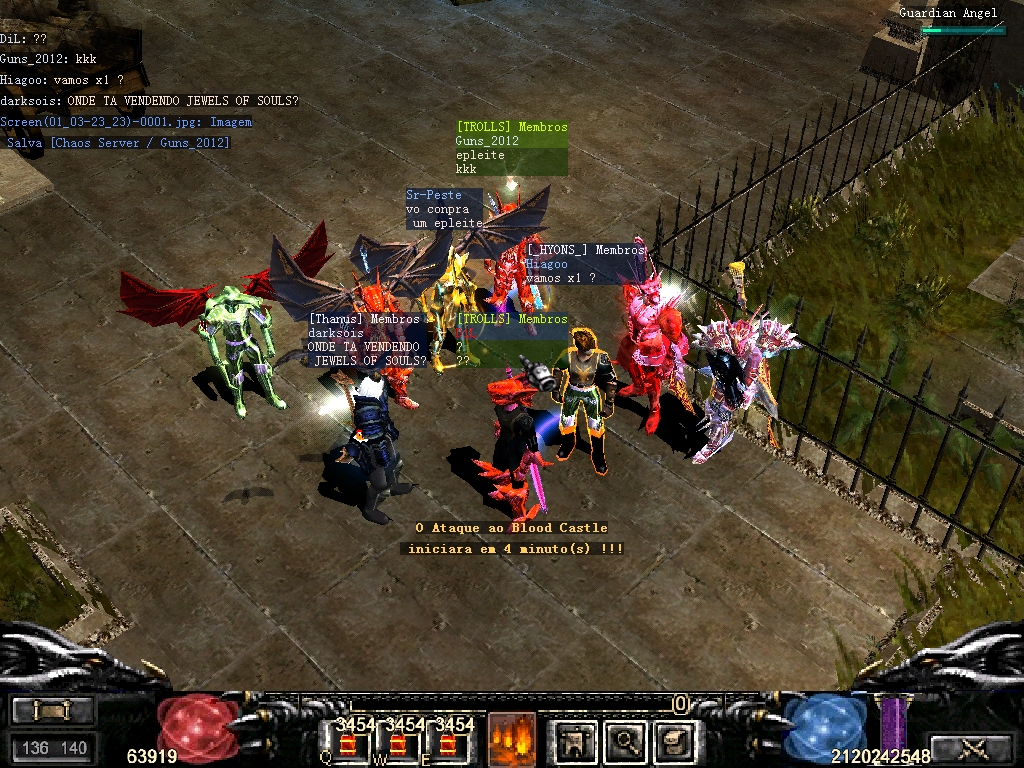The height and width of the screenshot is (768, 1024).
Task: Use the red potion in W slot
Action: (398, 743)
